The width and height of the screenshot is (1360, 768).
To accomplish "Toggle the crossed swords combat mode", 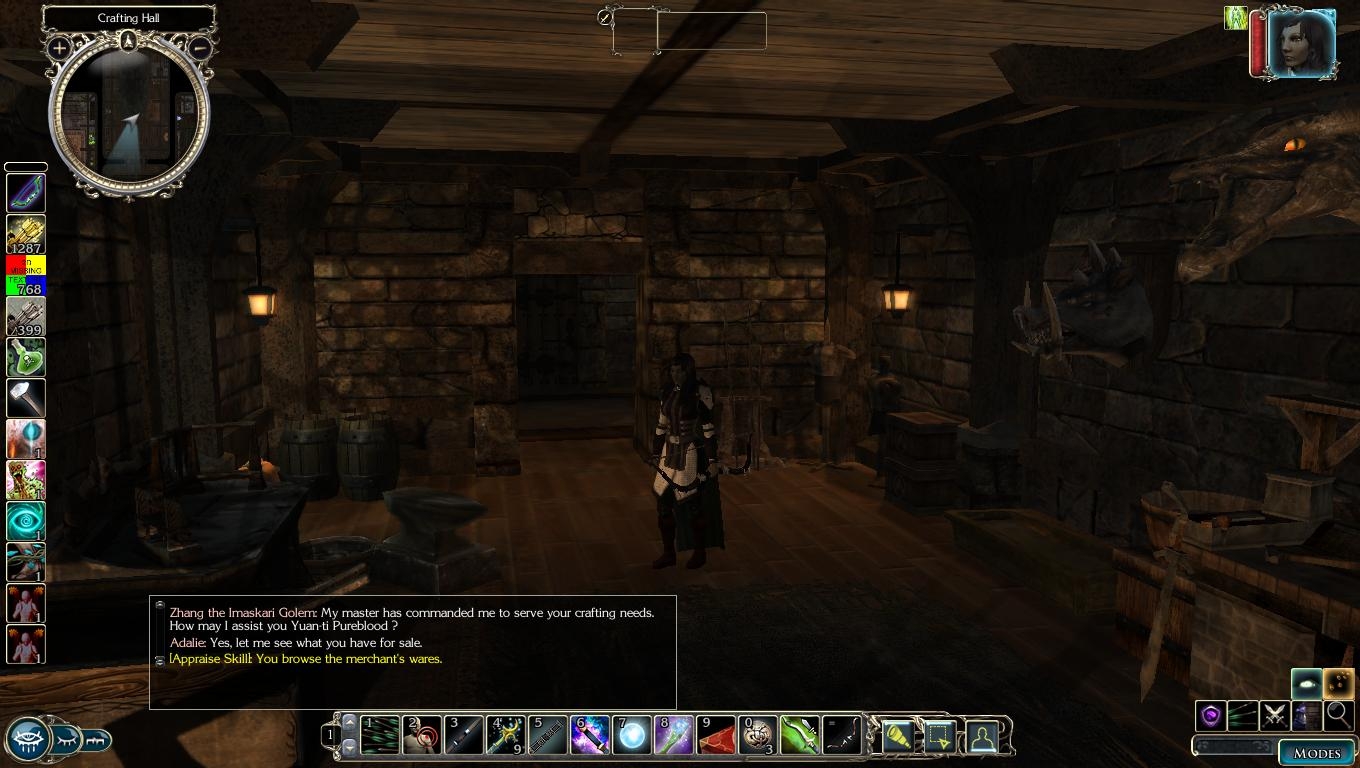I will coord(1274,715).
